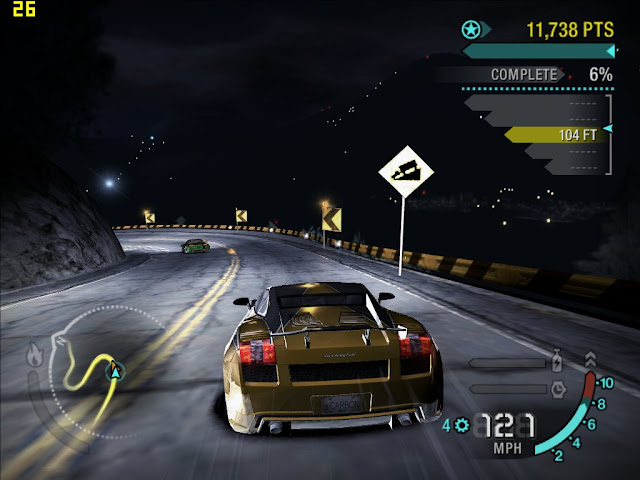Select the player arrow on the minimap
640x480 pixels.
(x=116, y=372)
